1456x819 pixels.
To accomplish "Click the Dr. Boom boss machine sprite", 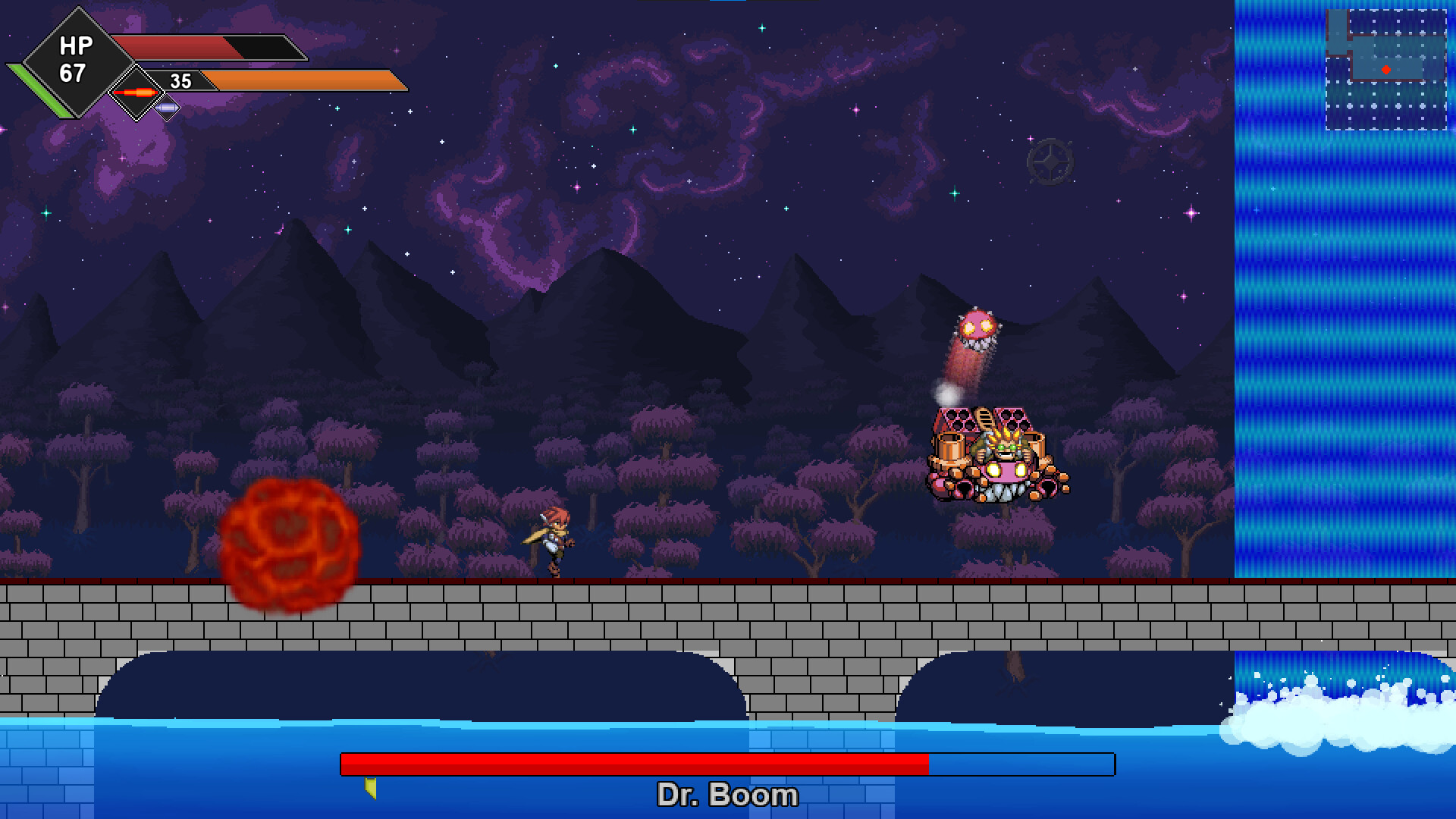I will pos(993,451).
